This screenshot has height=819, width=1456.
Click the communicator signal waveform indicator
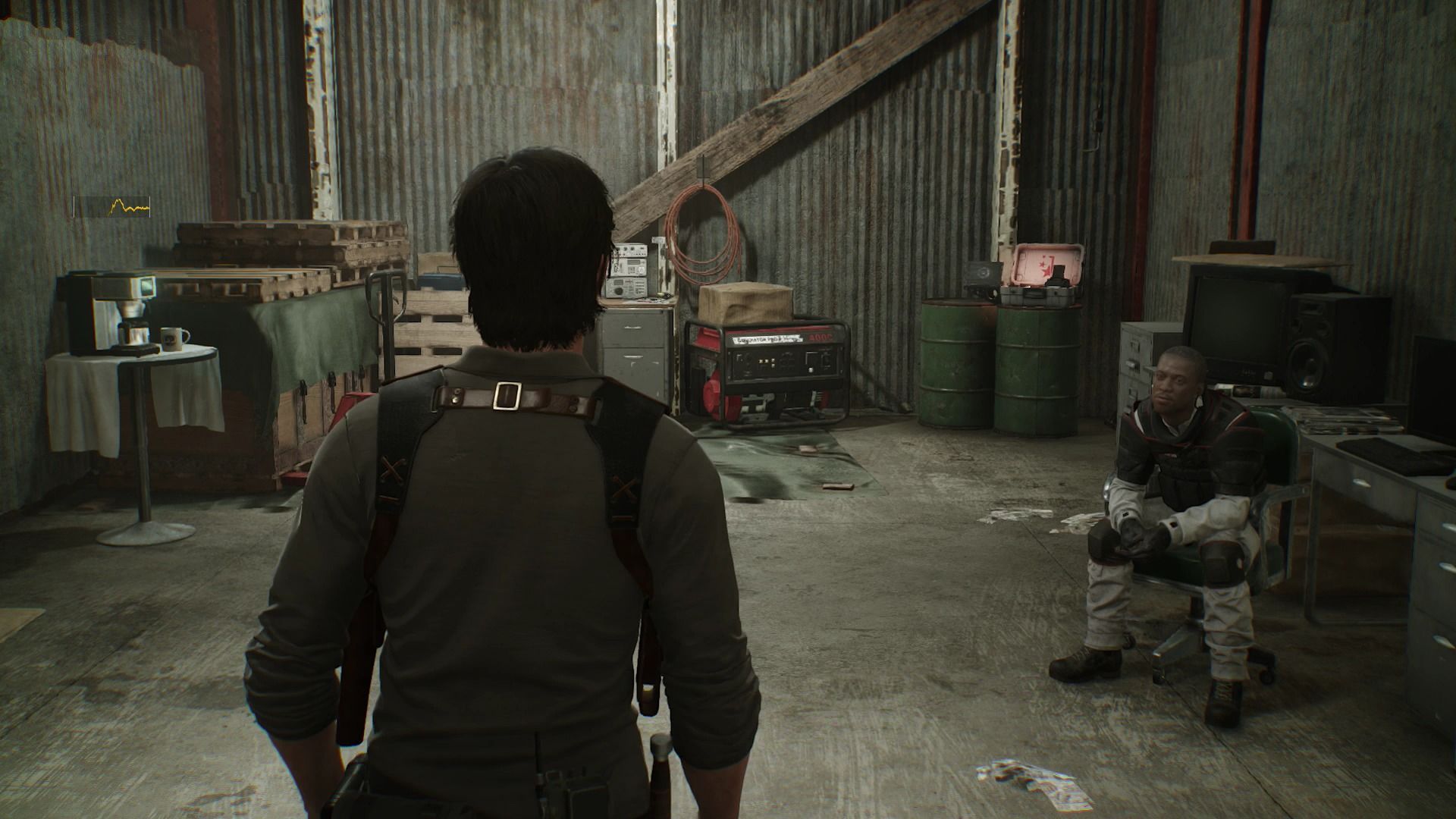point(112,206)
